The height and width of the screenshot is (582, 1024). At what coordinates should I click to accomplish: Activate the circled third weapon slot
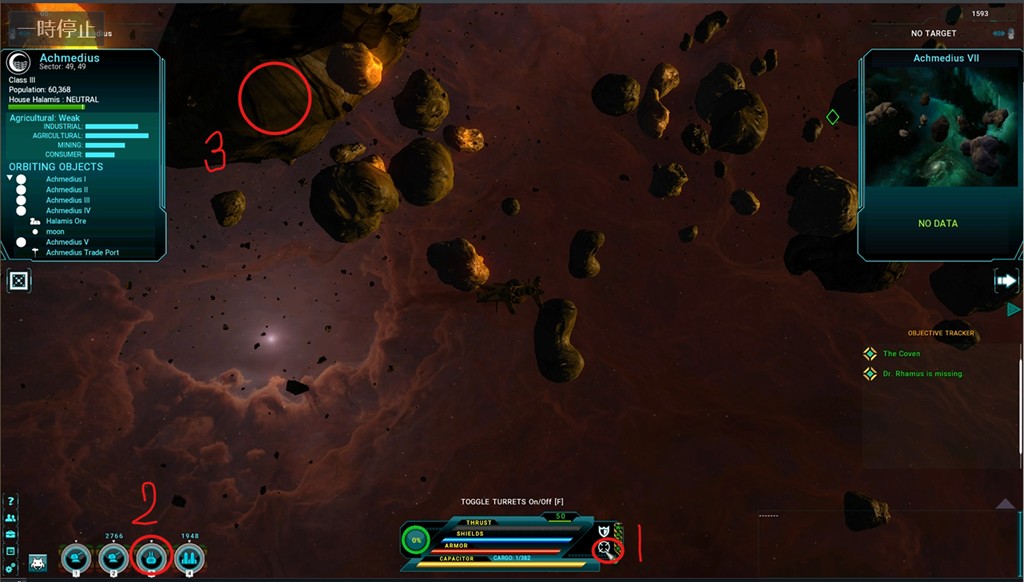click(x=151, y=557)
